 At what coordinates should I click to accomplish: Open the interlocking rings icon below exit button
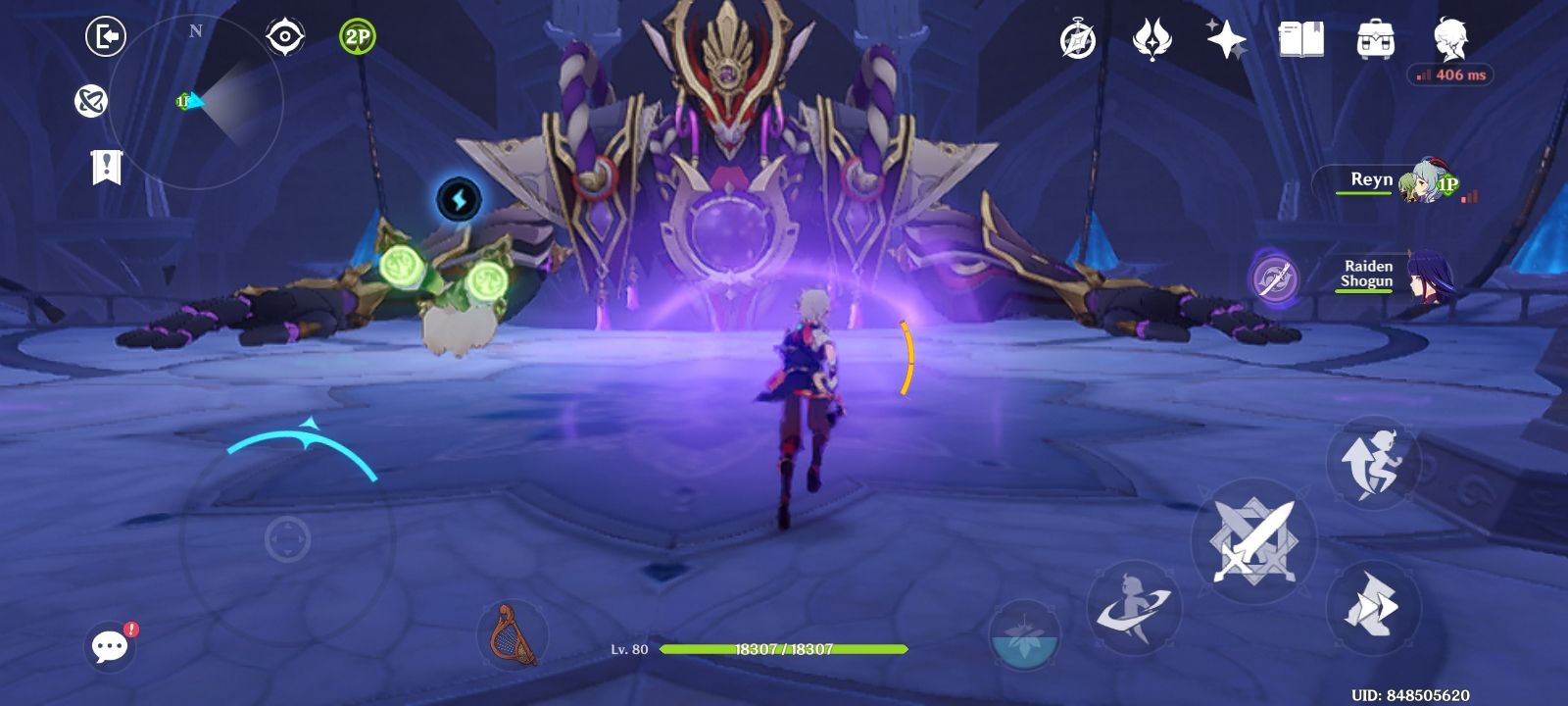point(91,102)
